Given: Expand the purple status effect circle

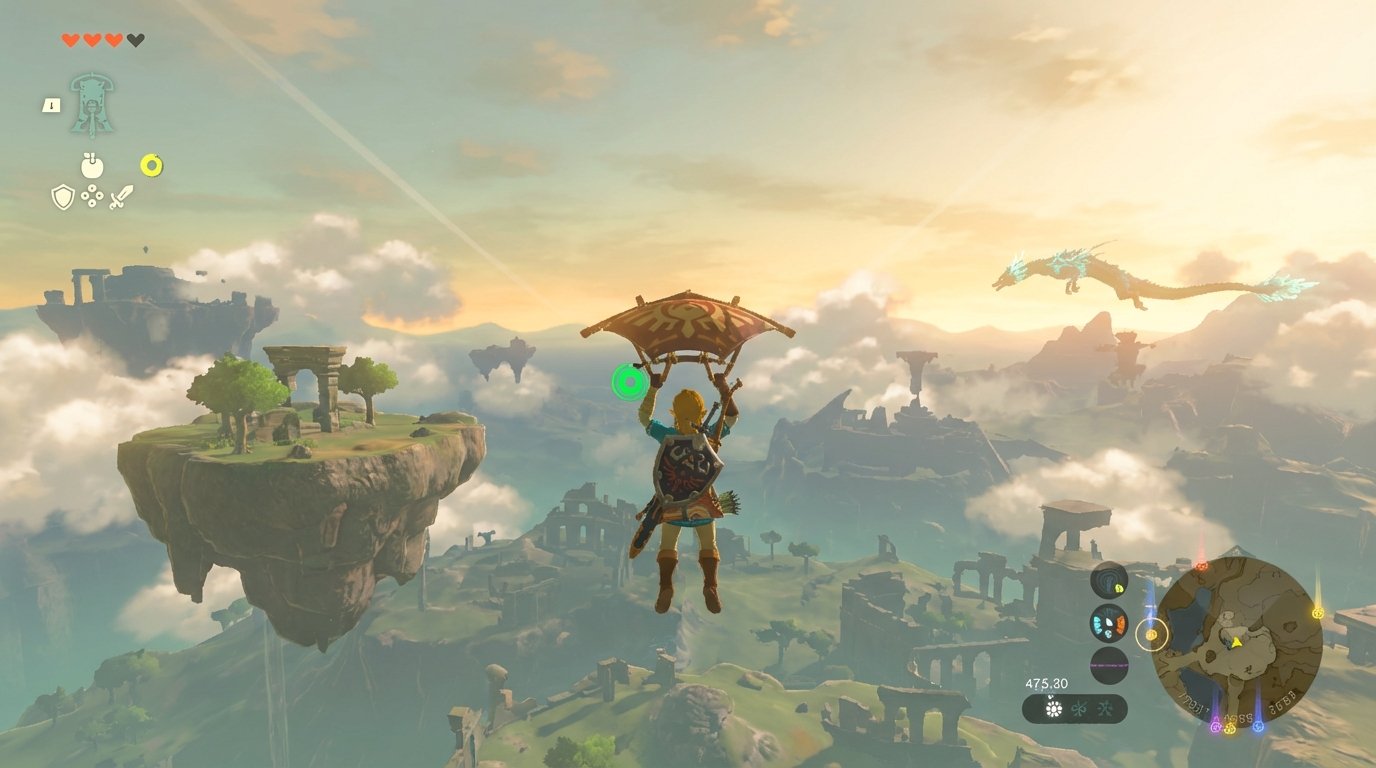Looking at the screenshot, I should click(1111, 666).
